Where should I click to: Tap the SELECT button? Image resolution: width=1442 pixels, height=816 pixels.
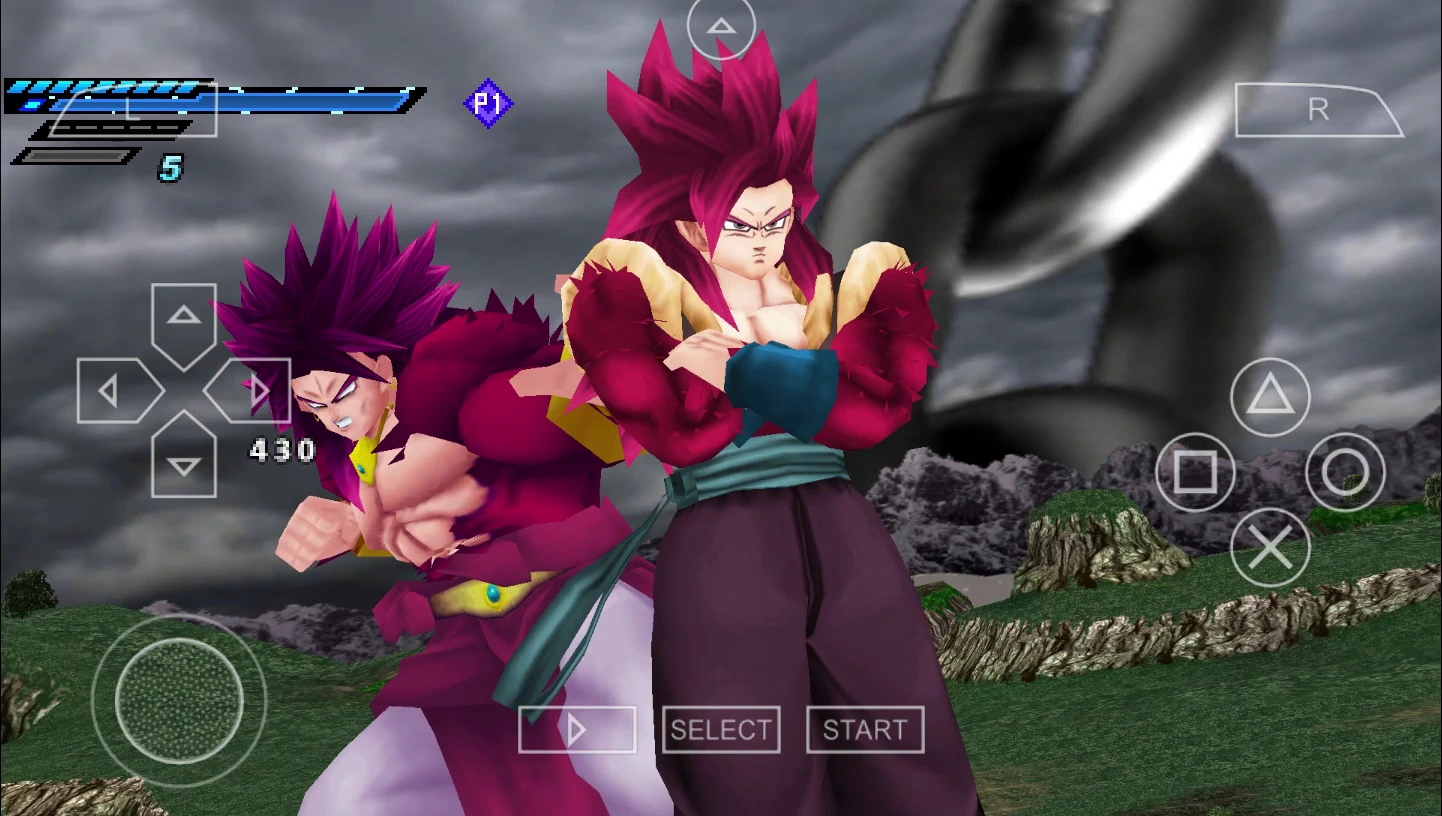721,730
